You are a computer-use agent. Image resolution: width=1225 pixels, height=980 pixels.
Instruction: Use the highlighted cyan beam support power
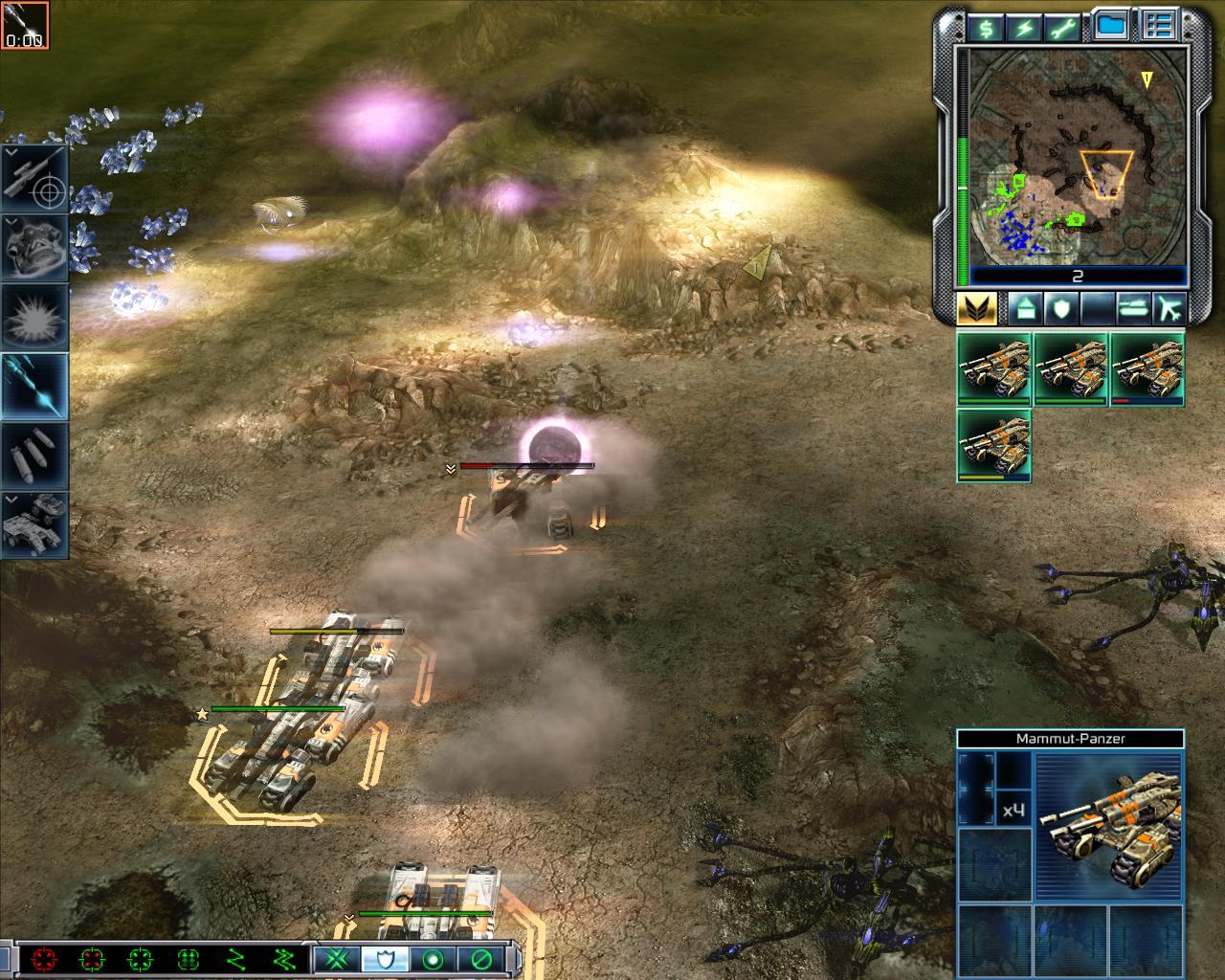pyautogui.click(x=35, y=387)
